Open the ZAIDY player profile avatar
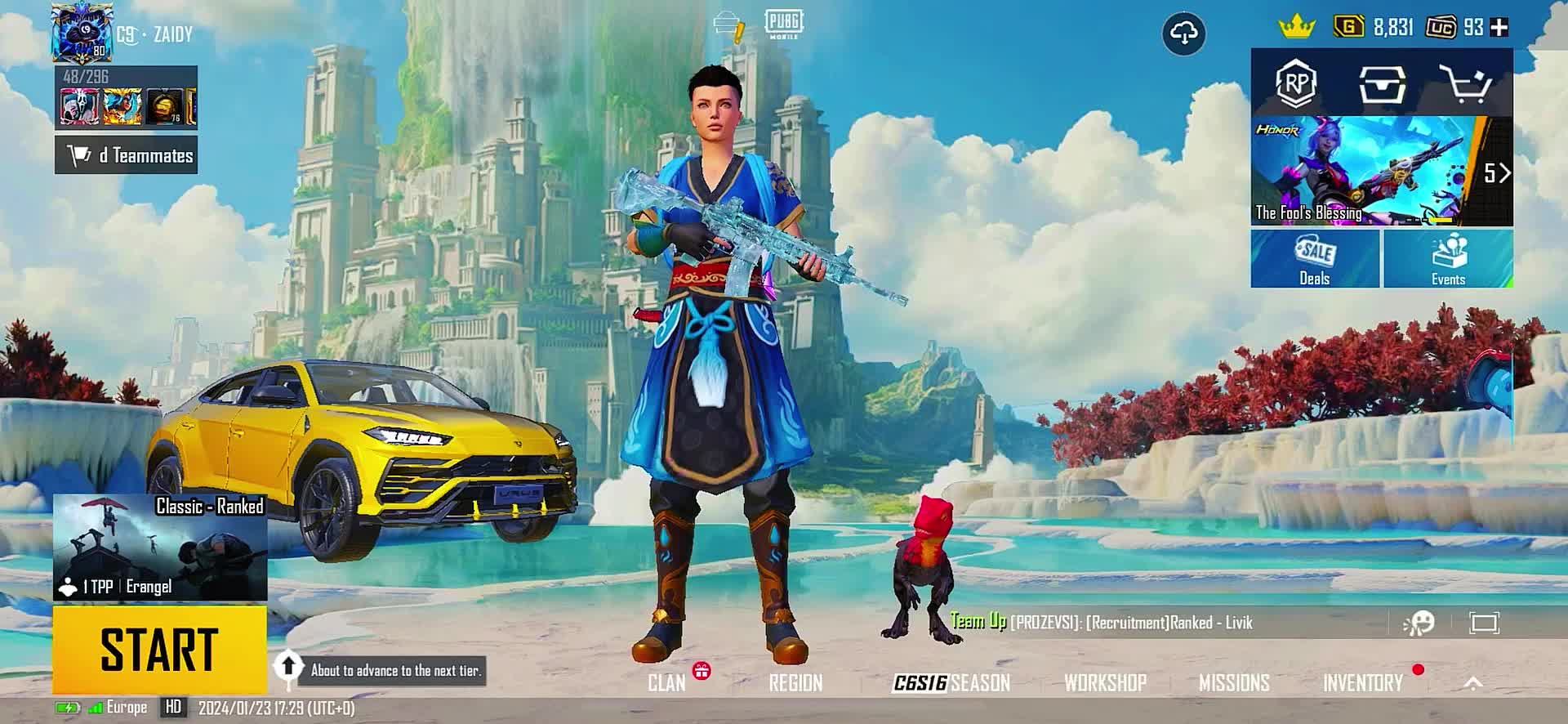 pos(82,33)
